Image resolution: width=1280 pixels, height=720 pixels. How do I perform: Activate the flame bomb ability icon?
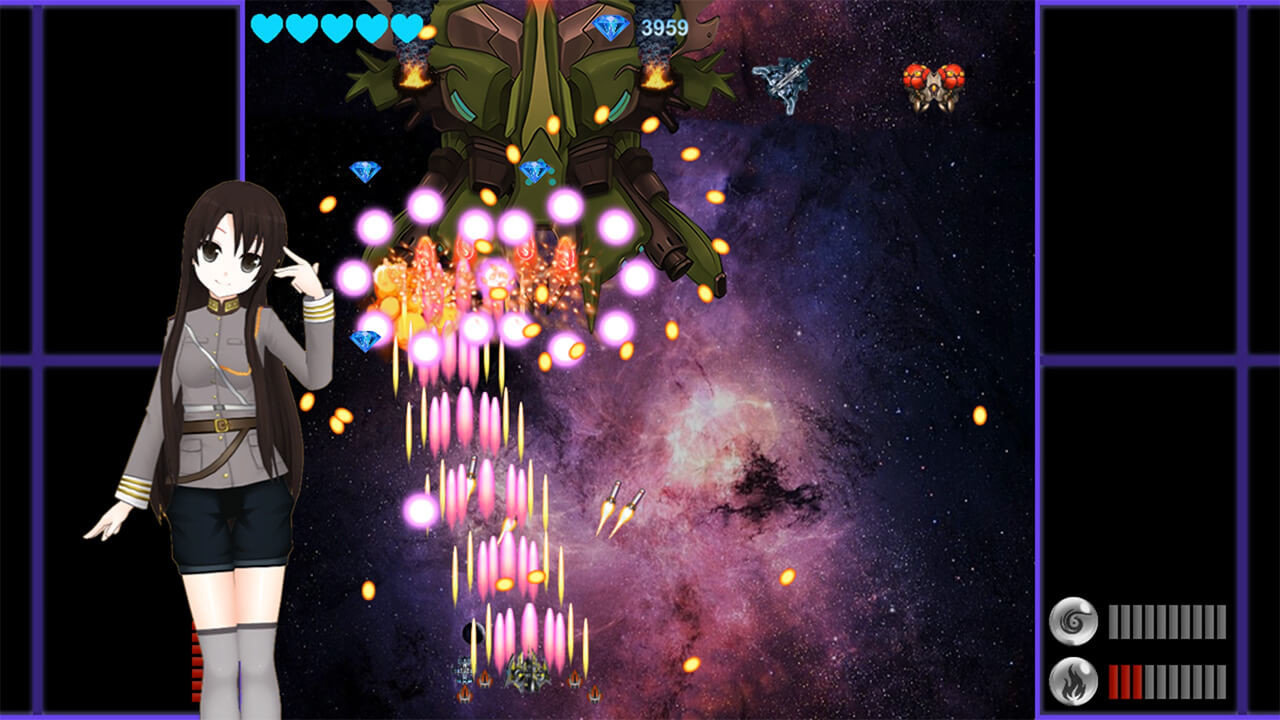click(x=1073, y=681)
